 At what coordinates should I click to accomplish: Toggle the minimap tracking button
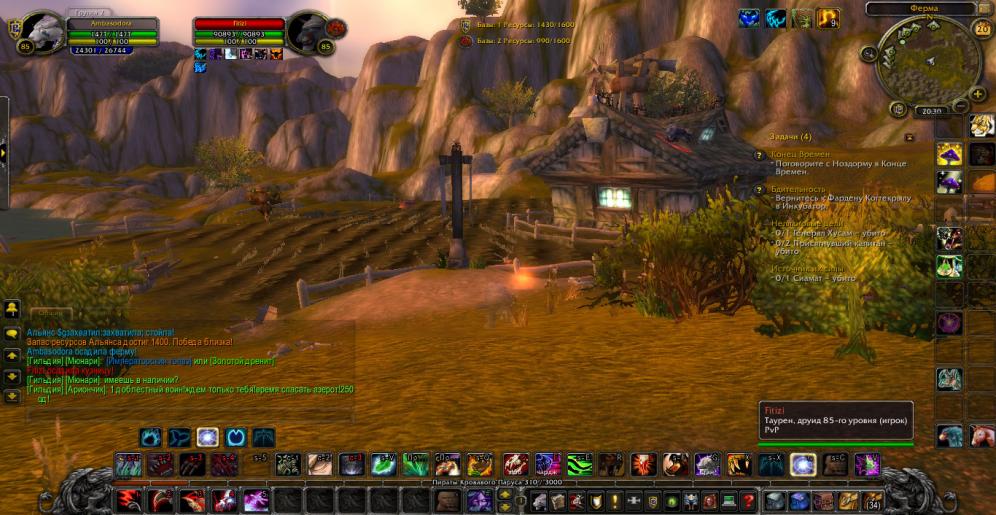(867, 54)
